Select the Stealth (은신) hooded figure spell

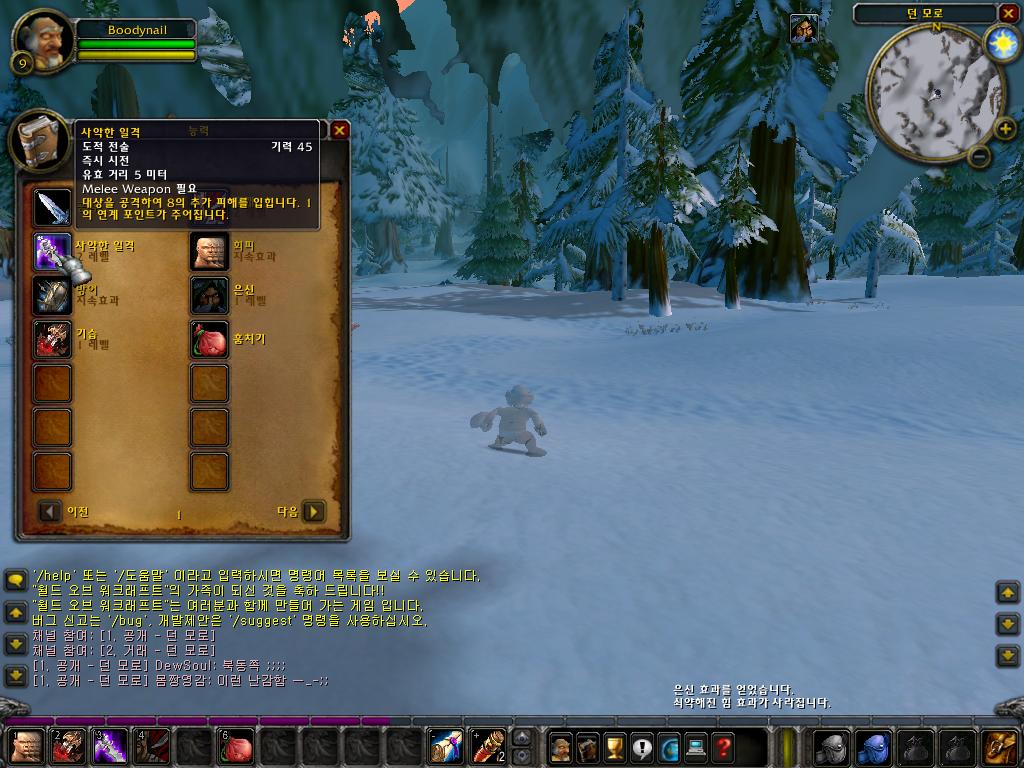coord(210,295)
